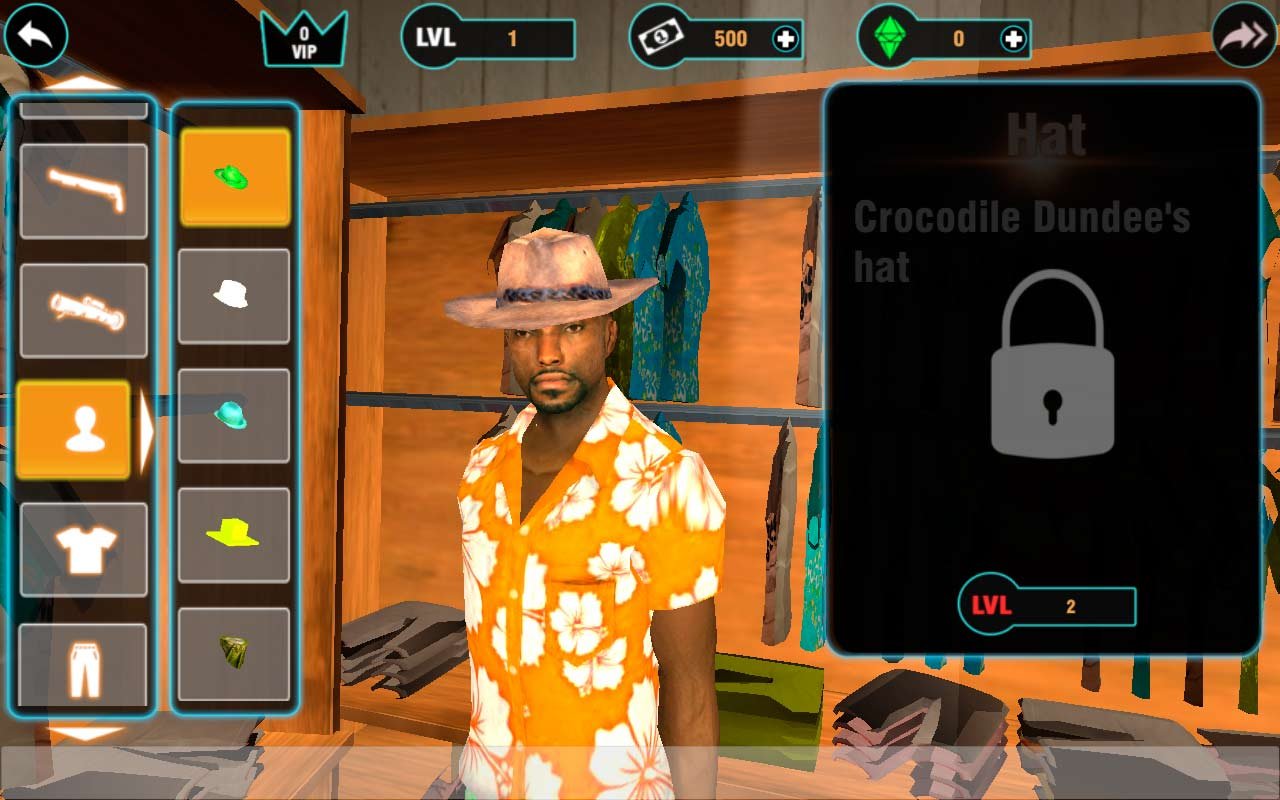1280x800 pixels.
Task: Choose the teal bowler hat item
Action: point(234,416)
